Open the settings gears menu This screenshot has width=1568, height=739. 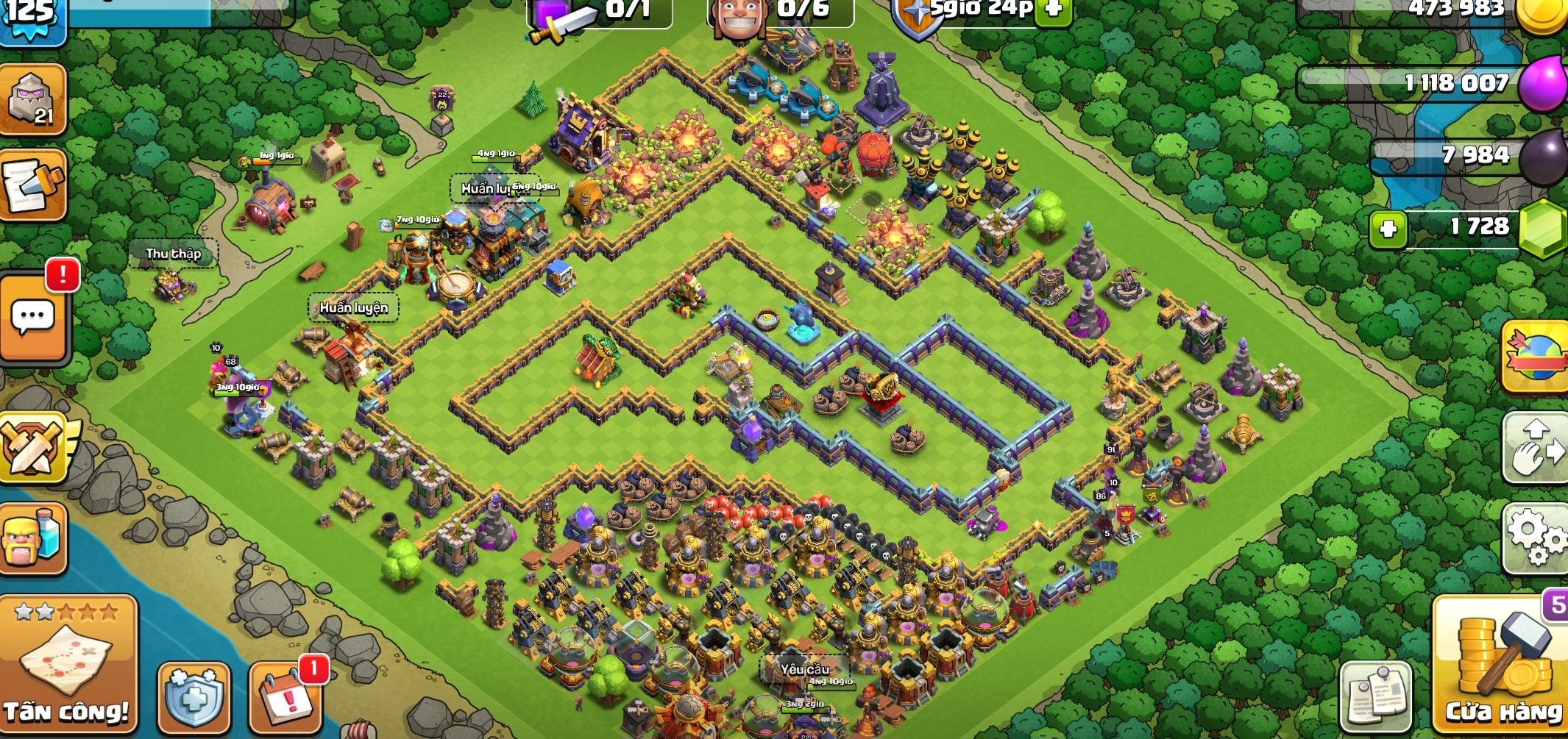pos(1538,538)
